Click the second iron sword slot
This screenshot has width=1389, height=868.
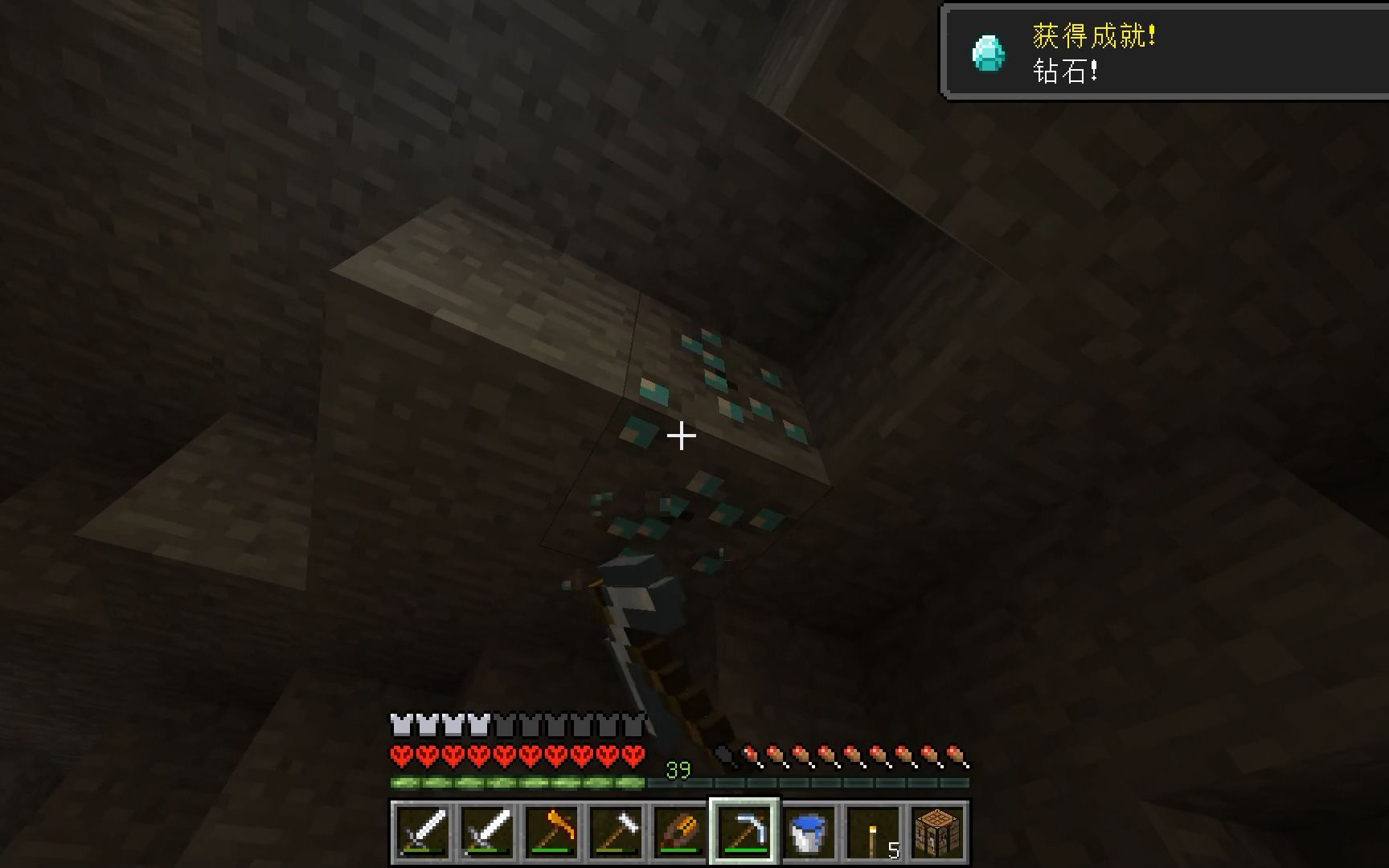(489, 831)
